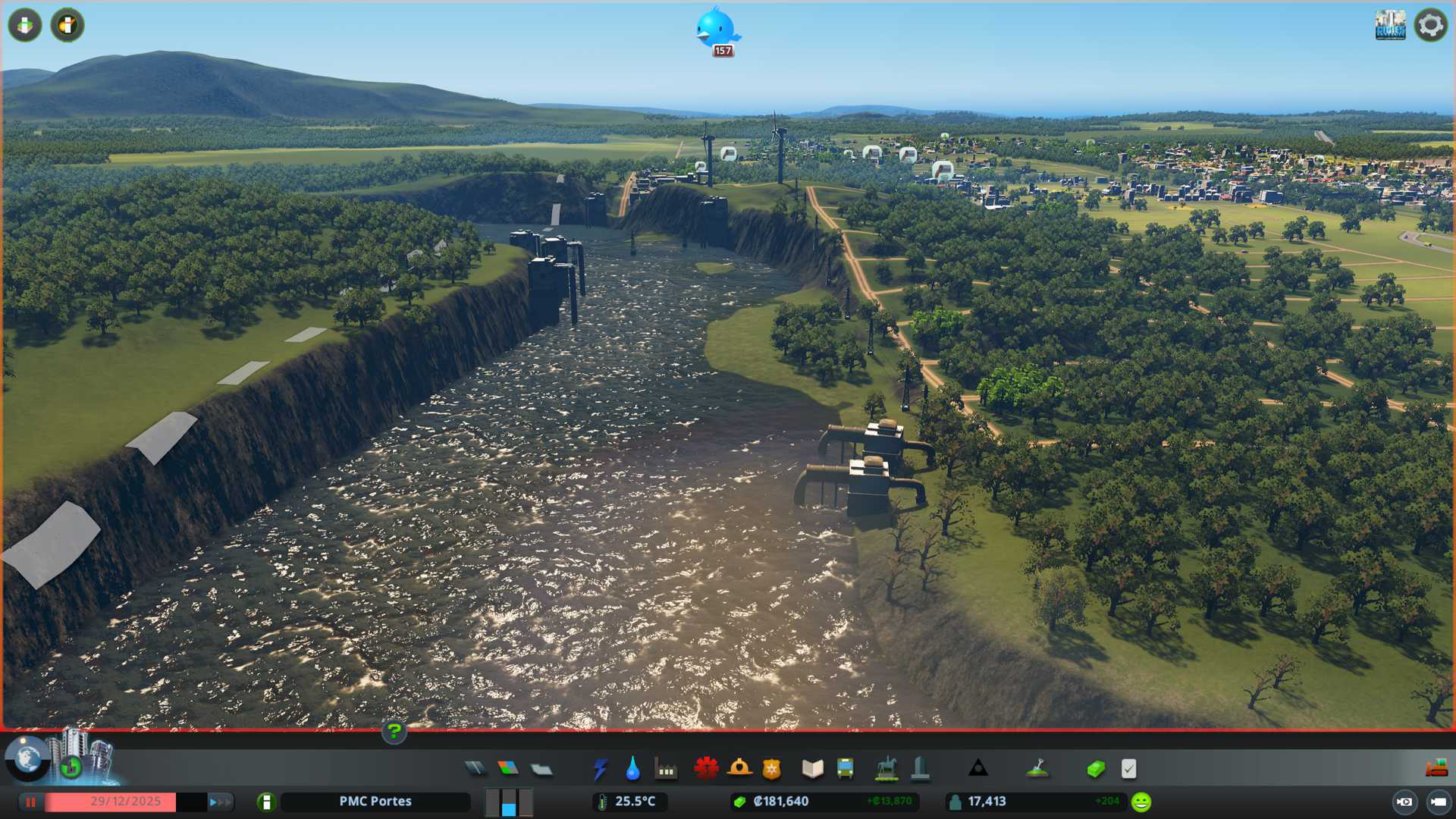
Task: Open the Chirper bird messages
Action: tap(716, 29)
